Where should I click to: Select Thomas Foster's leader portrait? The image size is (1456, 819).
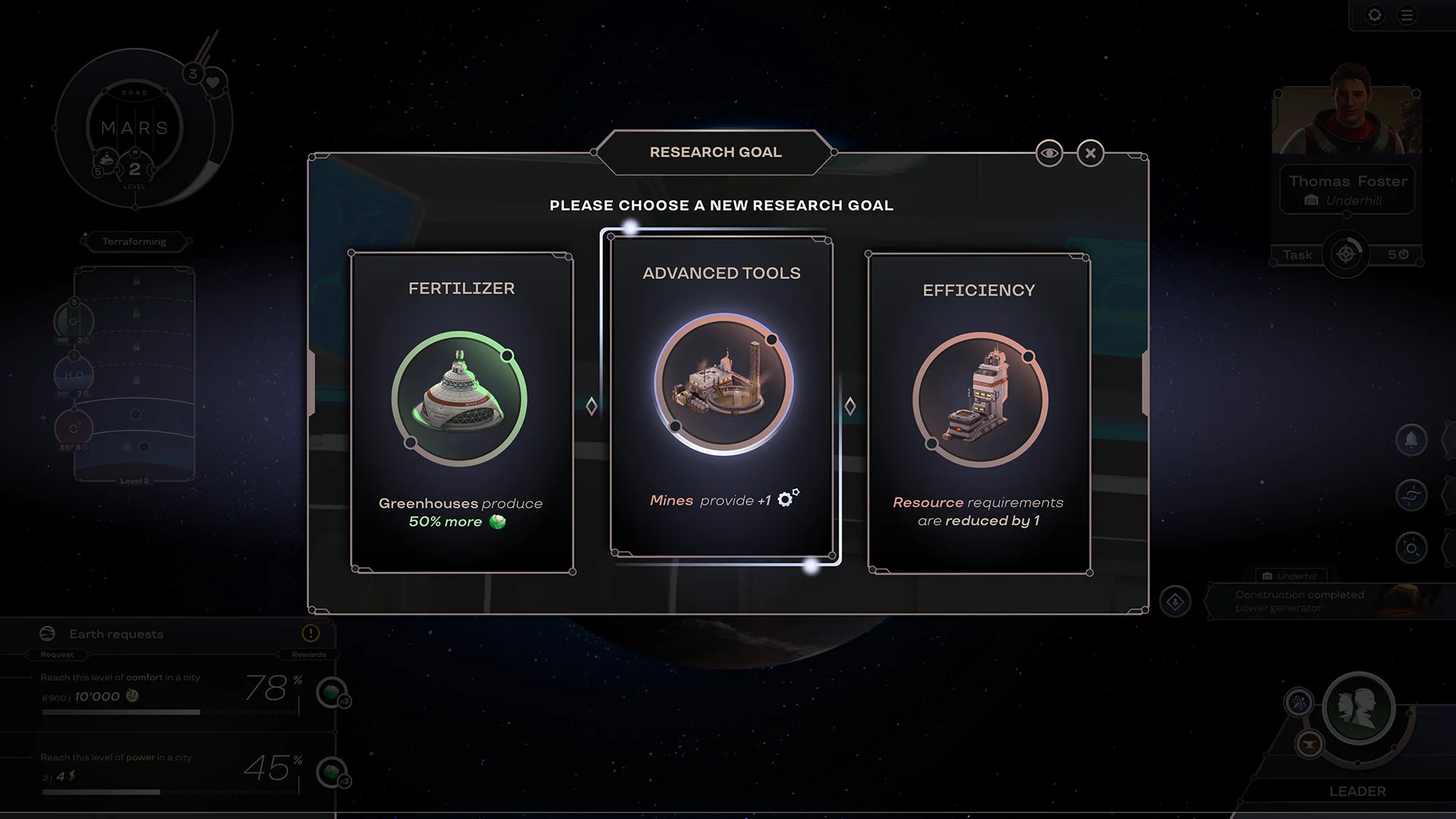point(1347,114)
